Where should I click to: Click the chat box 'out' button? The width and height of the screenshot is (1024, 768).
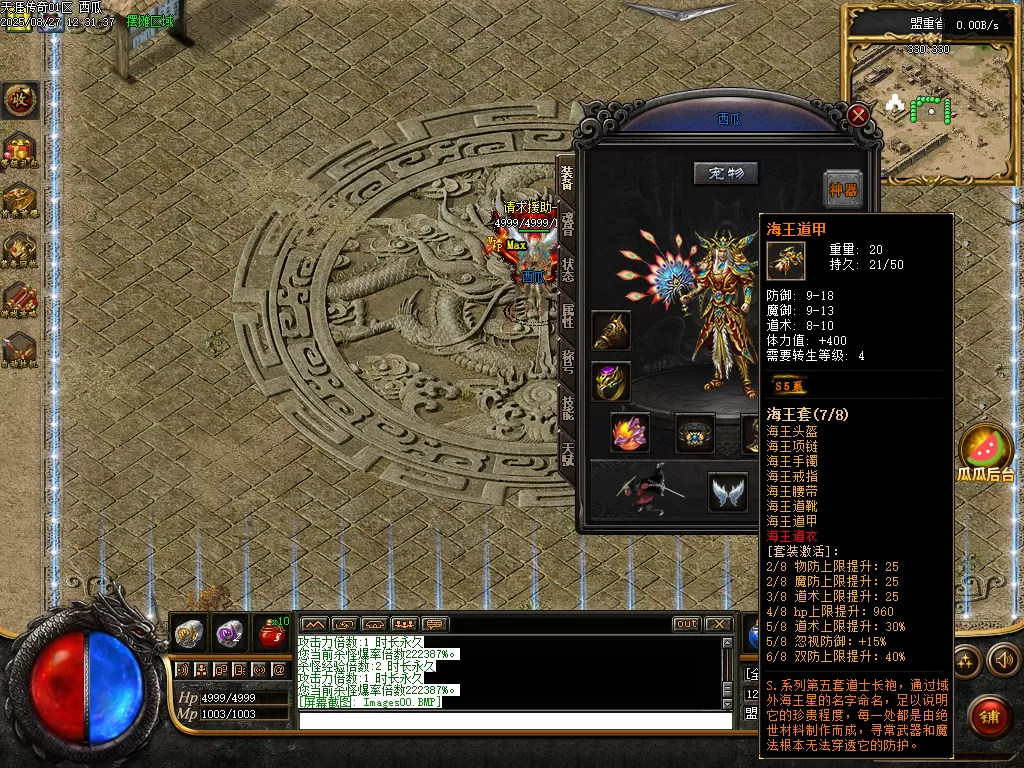[686, 624]
